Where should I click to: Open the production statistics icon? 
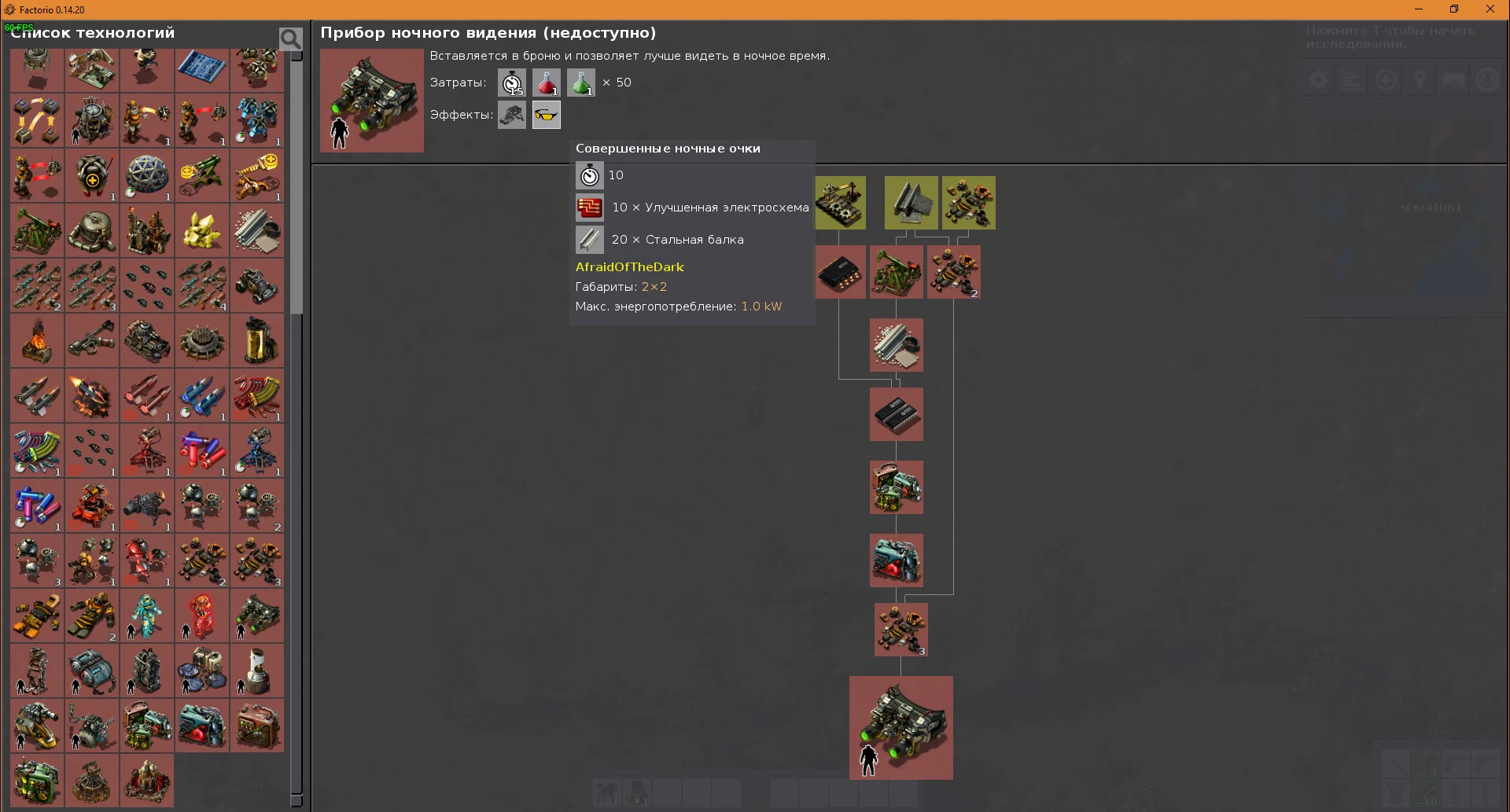tap(1351, 79)
